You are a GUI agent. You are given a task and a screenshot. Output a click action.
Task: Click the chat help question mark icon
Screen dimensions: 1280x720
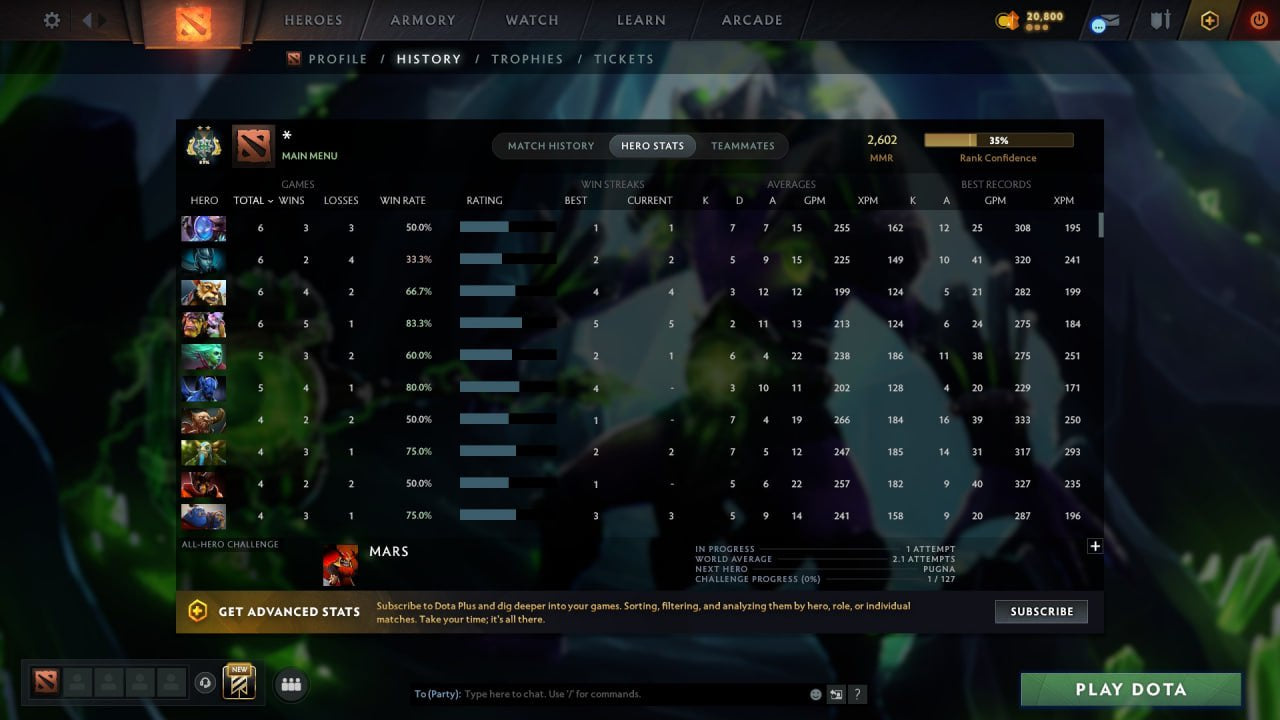(858, 694)
